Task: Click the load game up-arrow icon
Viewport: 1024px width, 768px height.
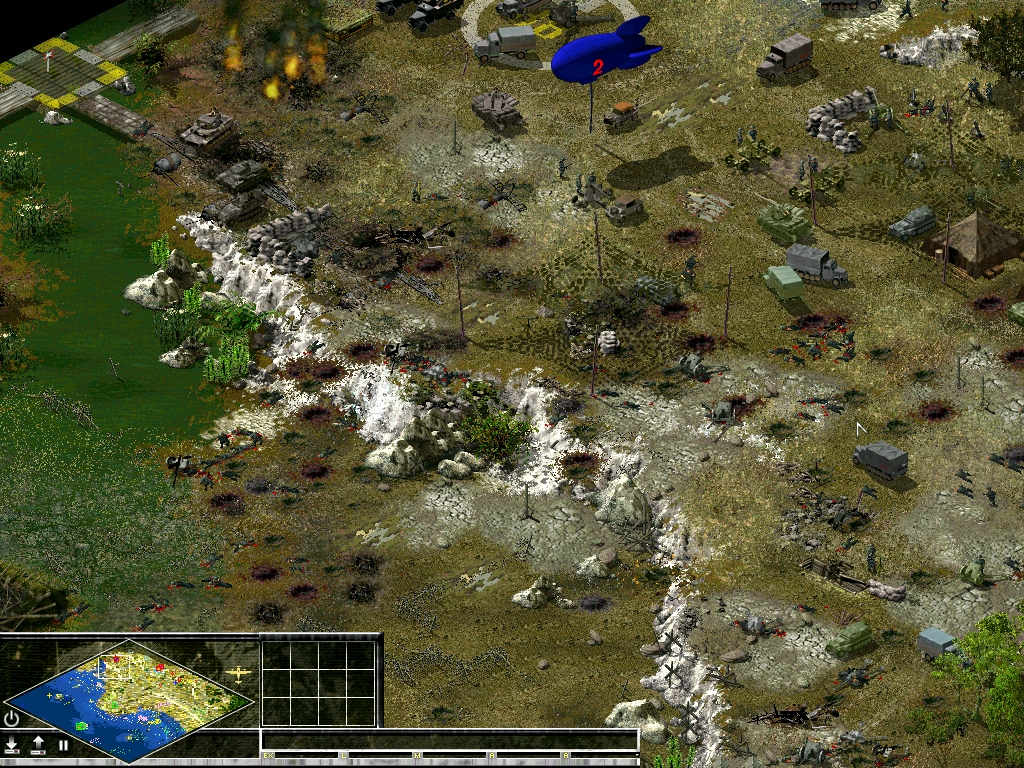Action: (38, 745)
